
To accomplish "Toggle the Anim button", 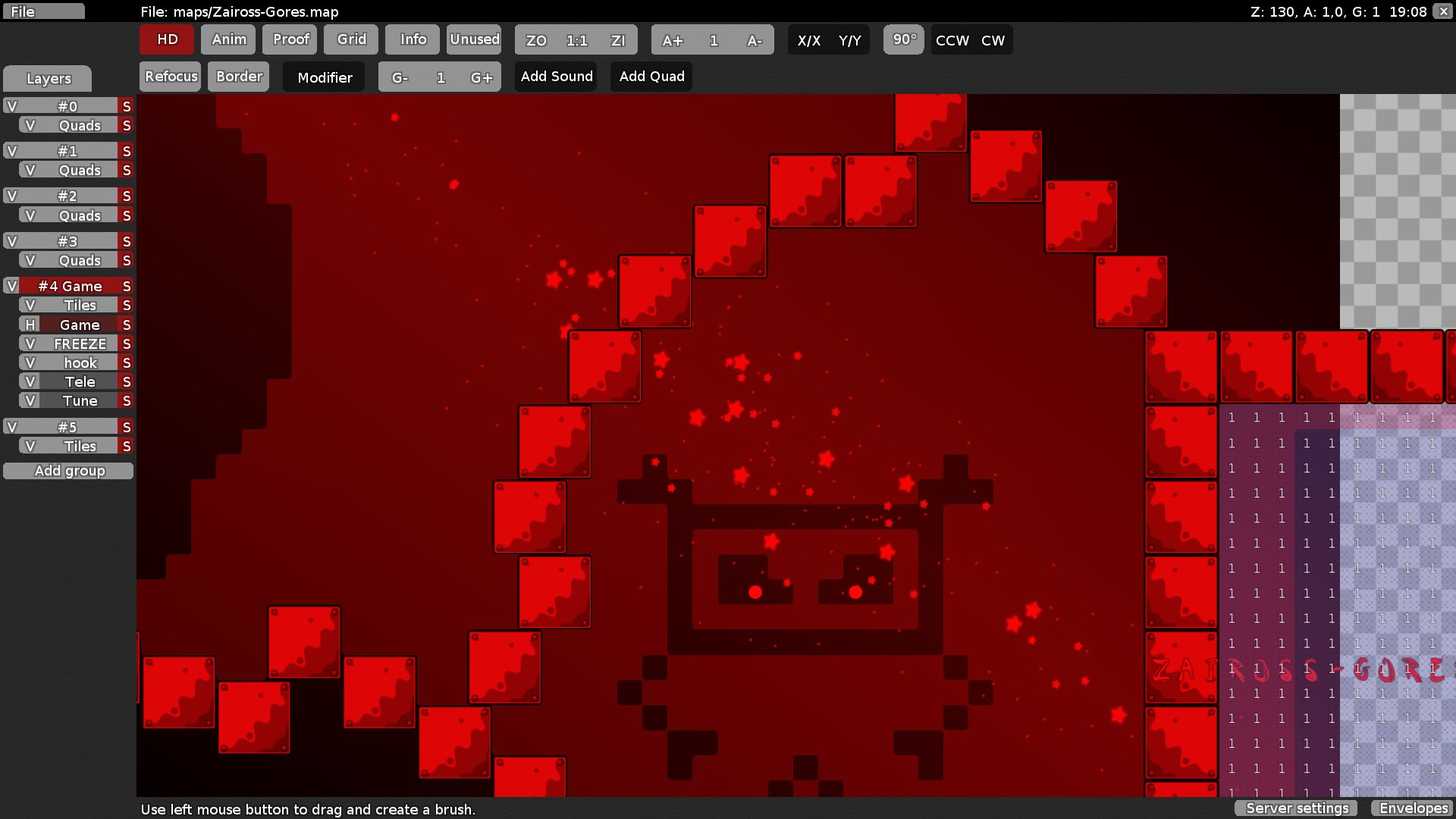I will (x=228, y=39).
